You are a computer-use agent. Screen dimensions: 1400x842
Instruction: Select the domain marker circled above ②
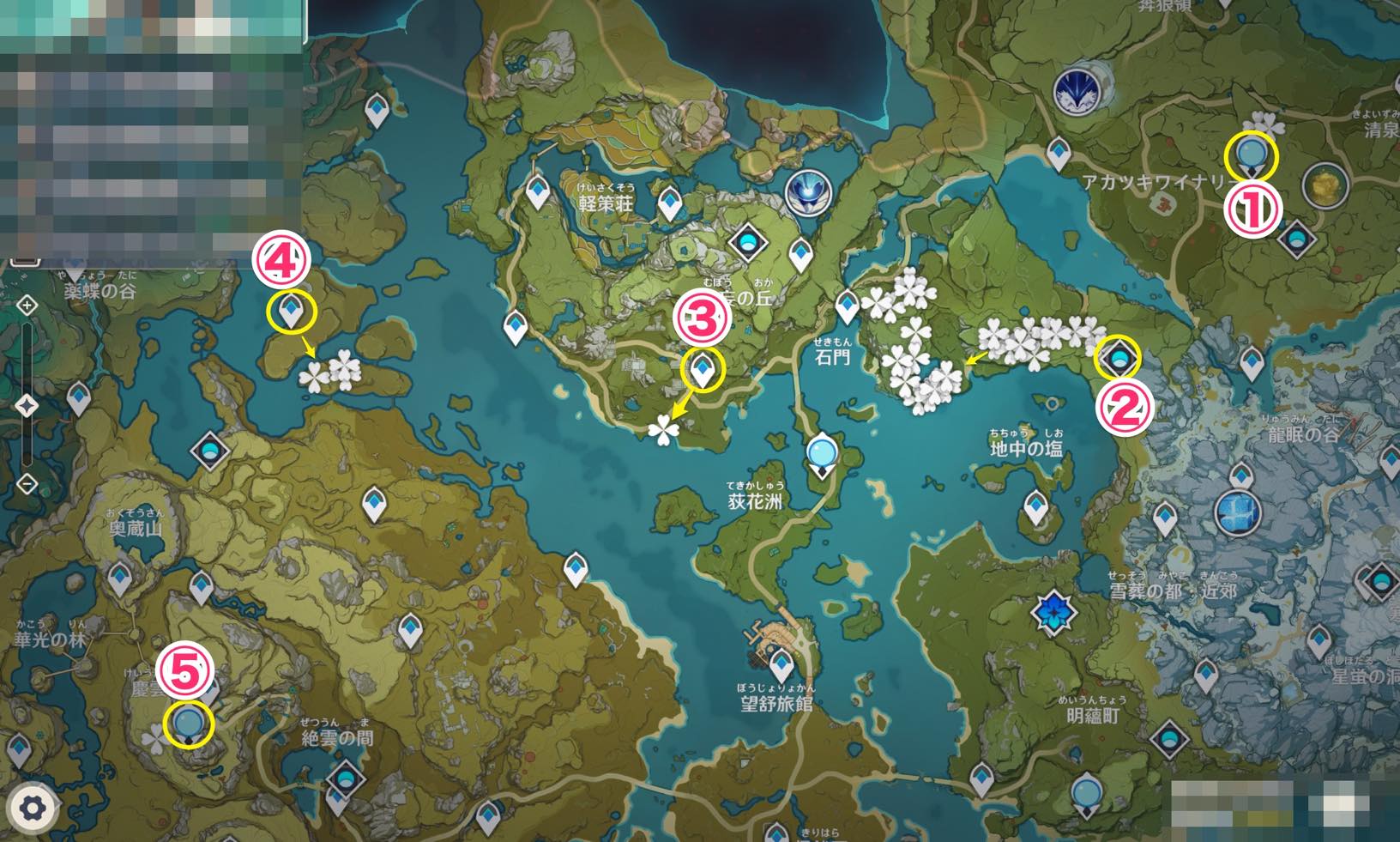click(x=1119, y=356)
